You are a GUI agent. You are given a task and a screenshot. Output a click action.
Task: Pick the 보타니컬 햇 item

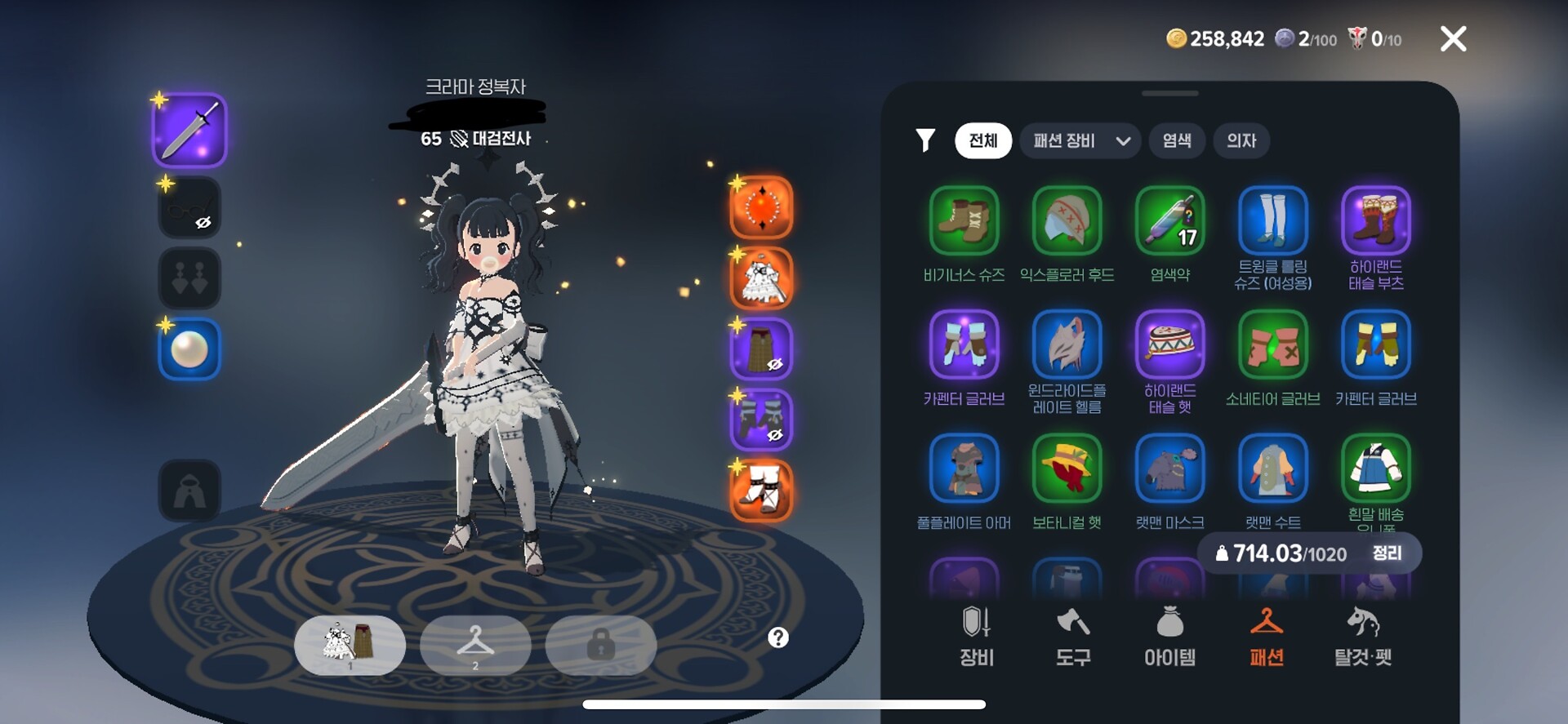(x=1067, y=469)
